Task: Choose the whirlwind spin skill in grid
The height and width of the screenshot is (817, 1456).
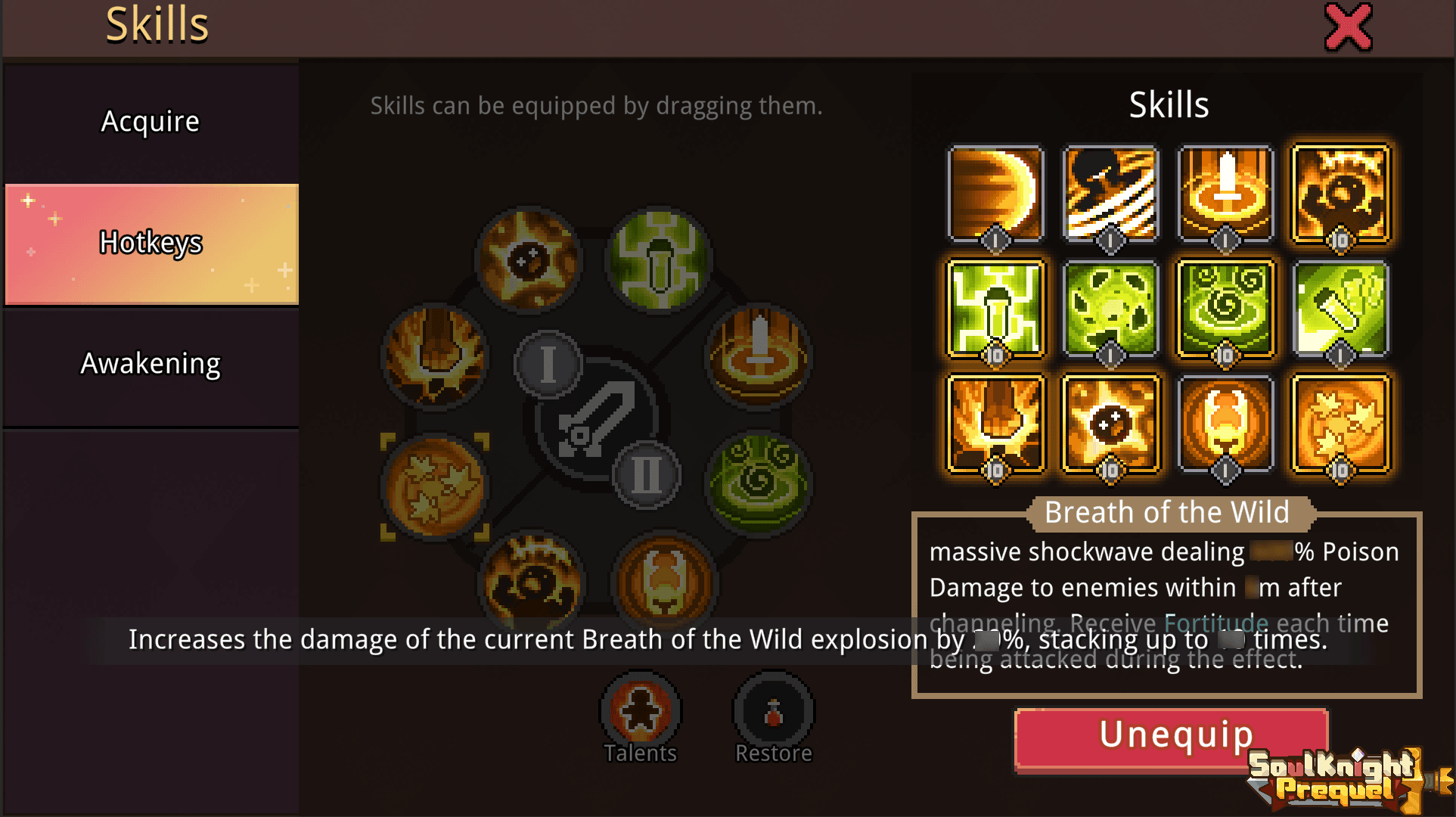Action: [x=1110, y=194]
